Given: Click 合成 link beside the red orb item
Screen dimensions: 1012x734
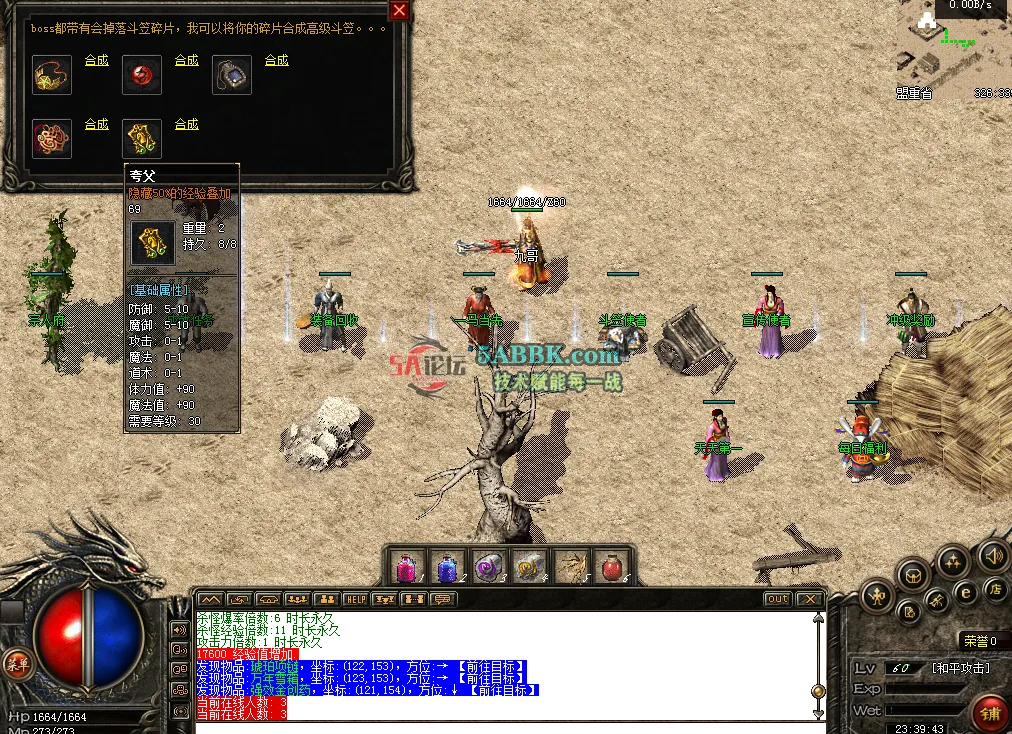Looking at the screenshot, I should pos(187,60).
